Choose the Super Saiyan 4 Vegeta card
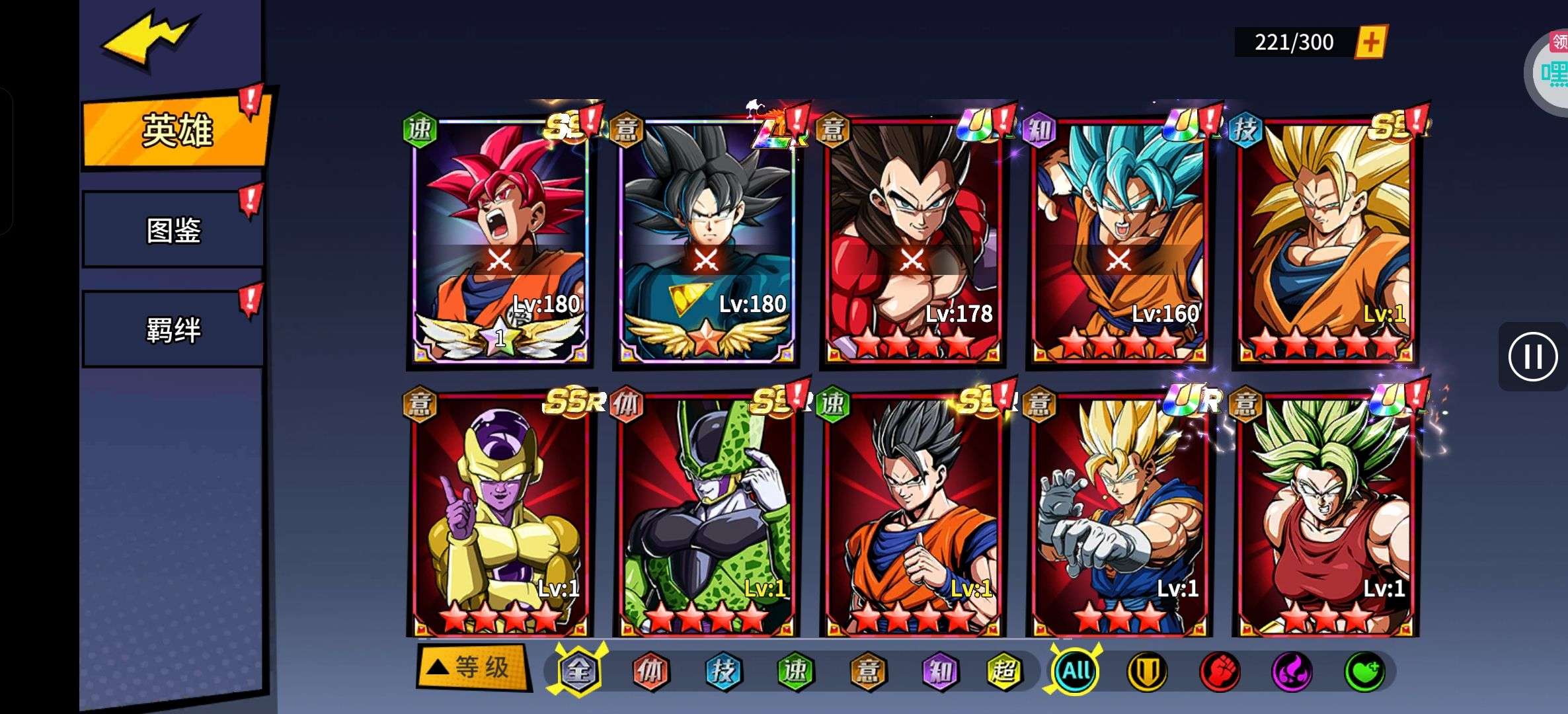Screen dimensions: 1568x714 [x=912, y=241]
